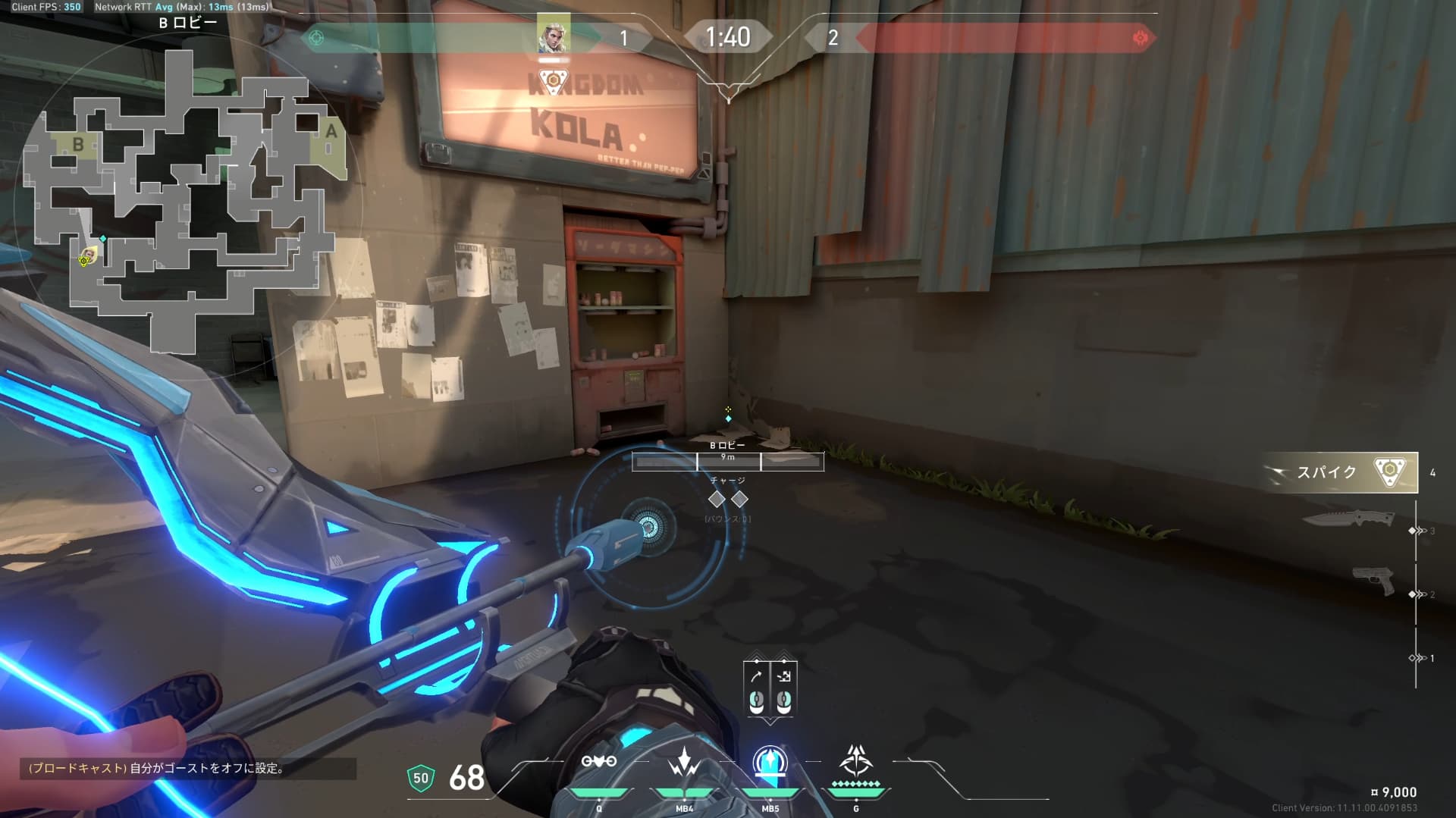Trigger the Hunter's Fury ultimate icon
Screen dimensions: 1456x818
[x=855, y=760]
